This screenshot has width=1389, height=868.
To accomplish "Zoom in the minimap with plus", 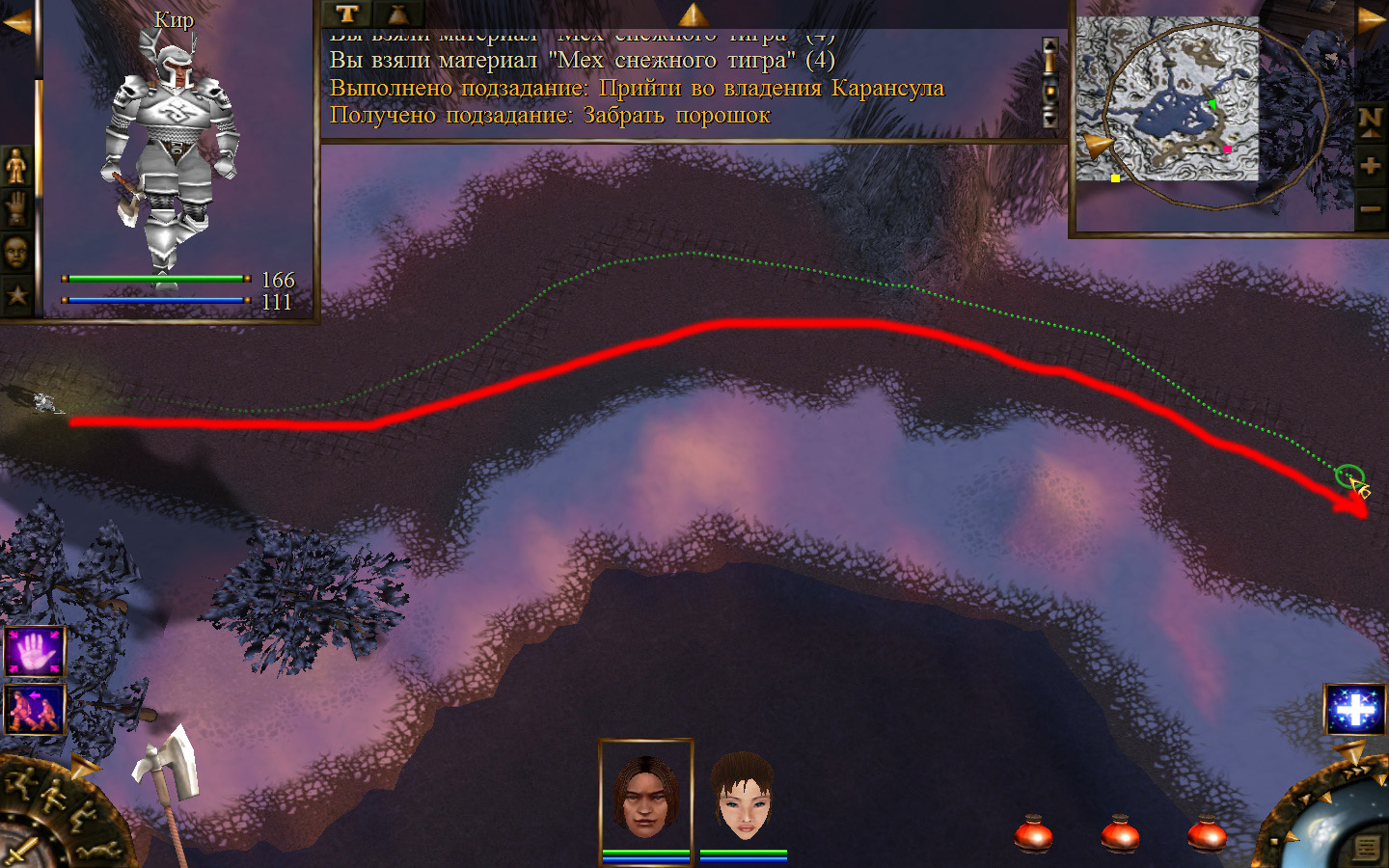I will [x=1371, y=166].
